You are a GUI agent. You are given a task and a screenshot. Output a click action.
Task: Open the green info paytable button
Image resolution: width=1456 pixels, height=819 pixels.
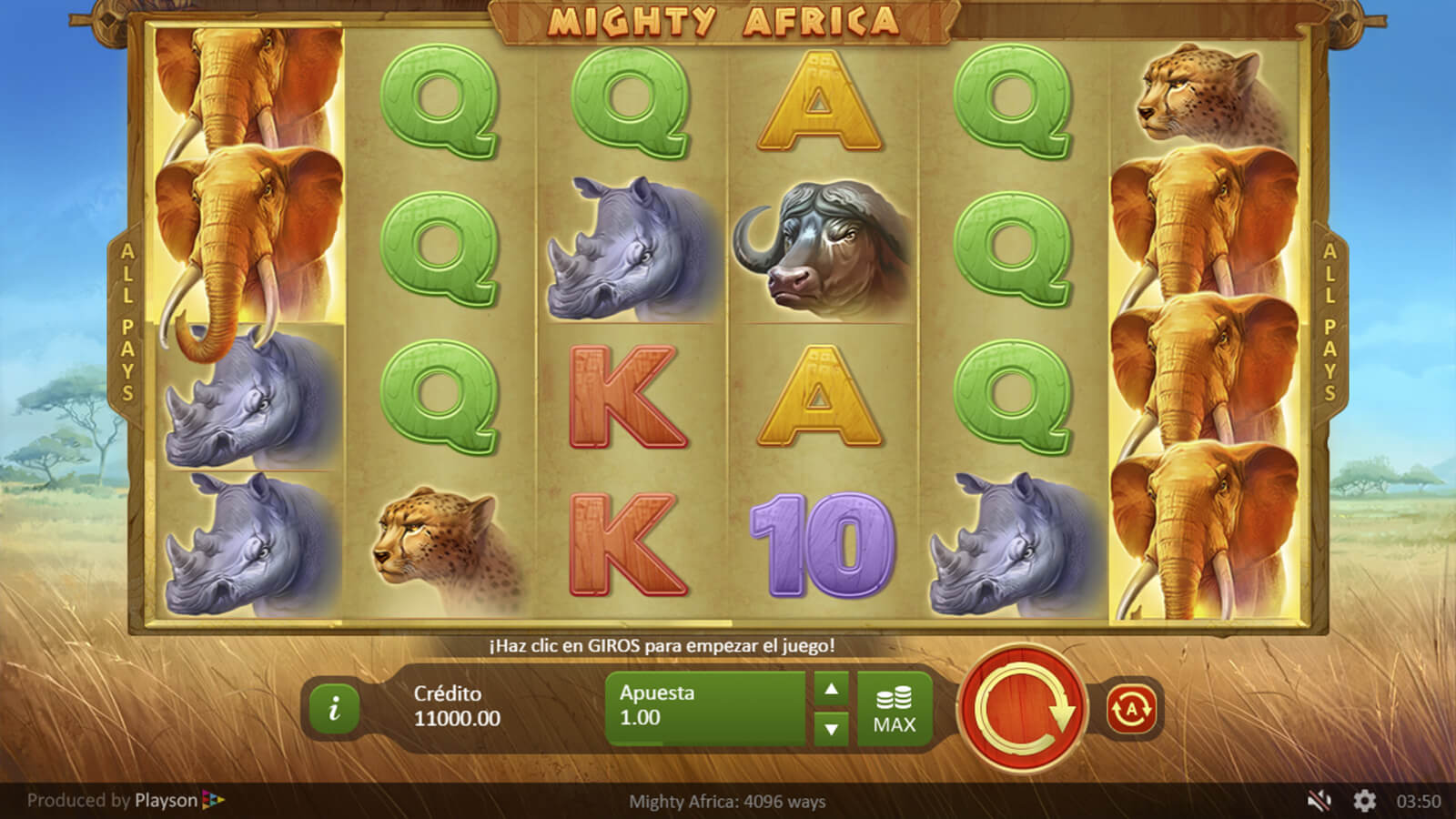coord(334,707)
